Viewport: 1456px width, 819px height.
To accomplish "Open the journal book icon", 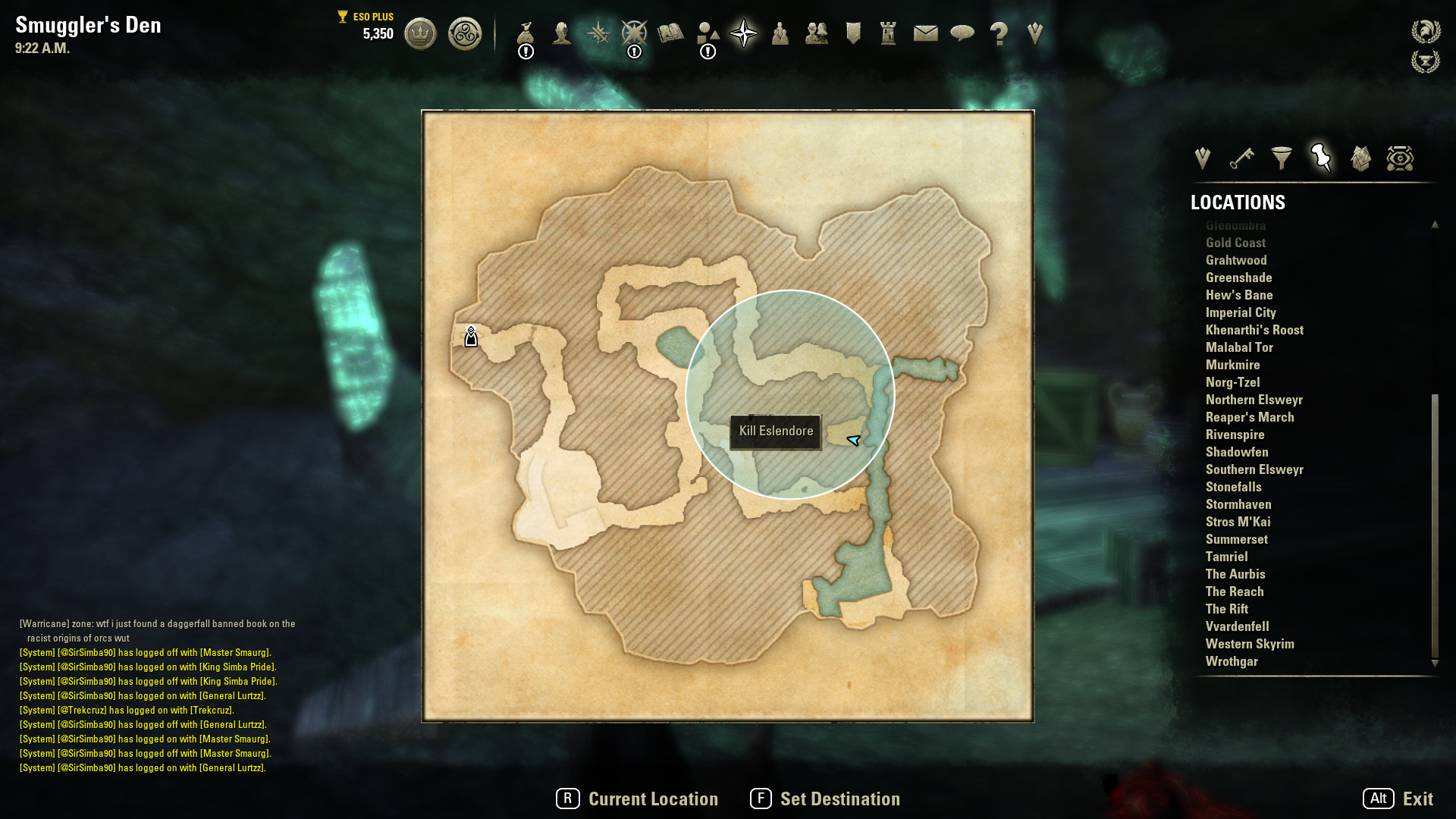I will [670, 33].
